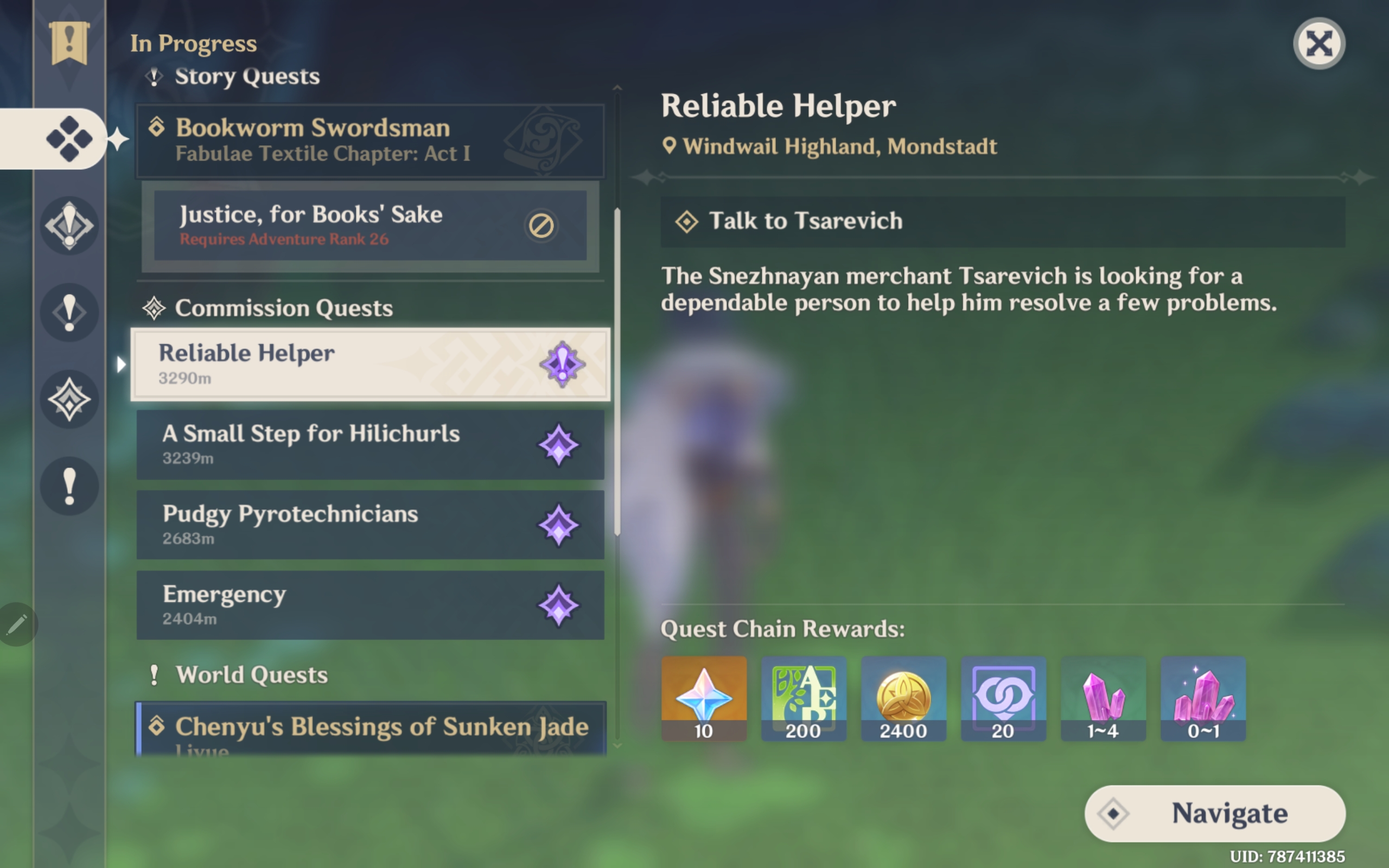Close the quest menu
This screenshot has width=1389, height=868.
point(1318,43)
